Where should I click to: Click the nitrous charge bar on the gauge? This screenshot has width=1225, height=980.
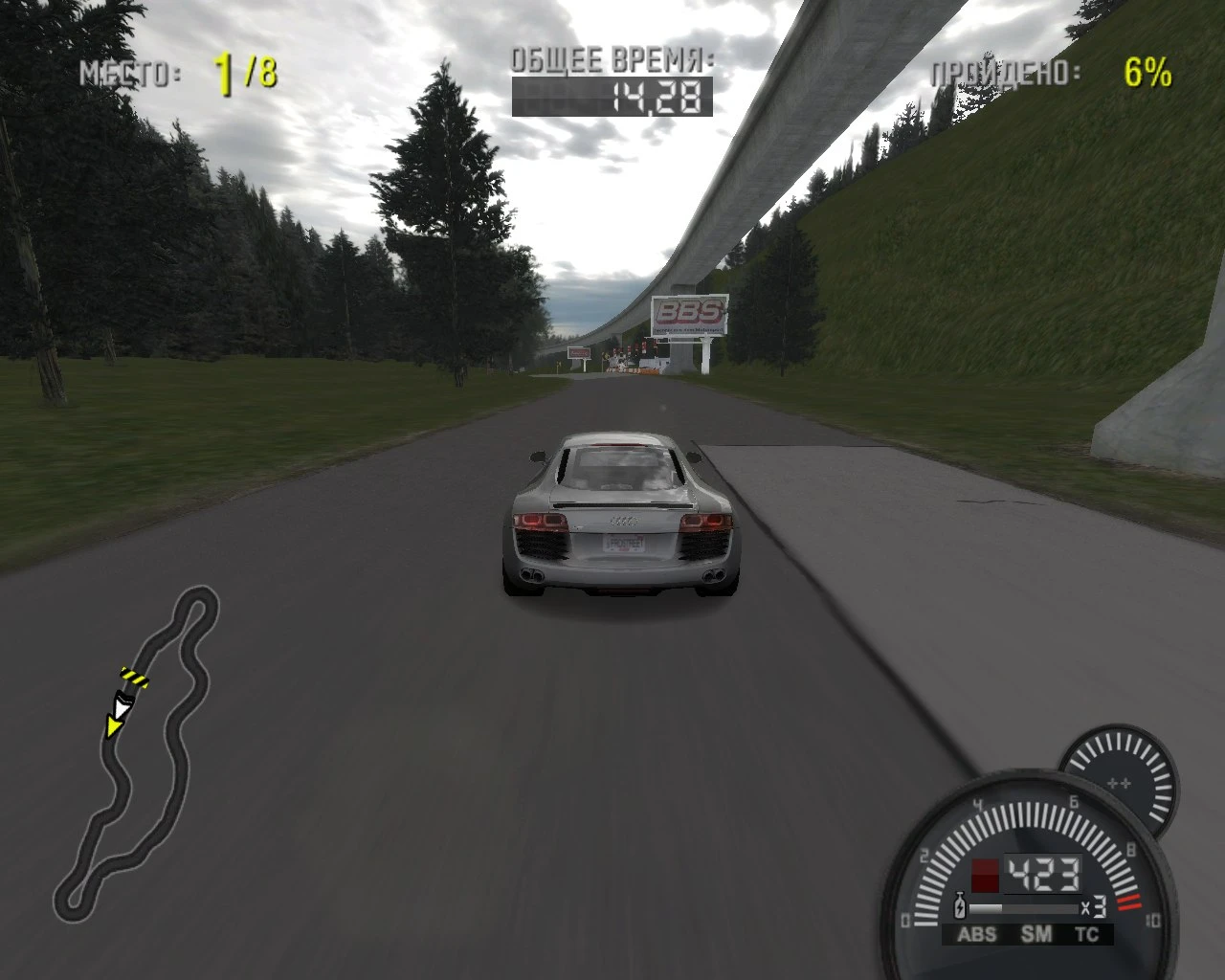tap(1025, 907)
